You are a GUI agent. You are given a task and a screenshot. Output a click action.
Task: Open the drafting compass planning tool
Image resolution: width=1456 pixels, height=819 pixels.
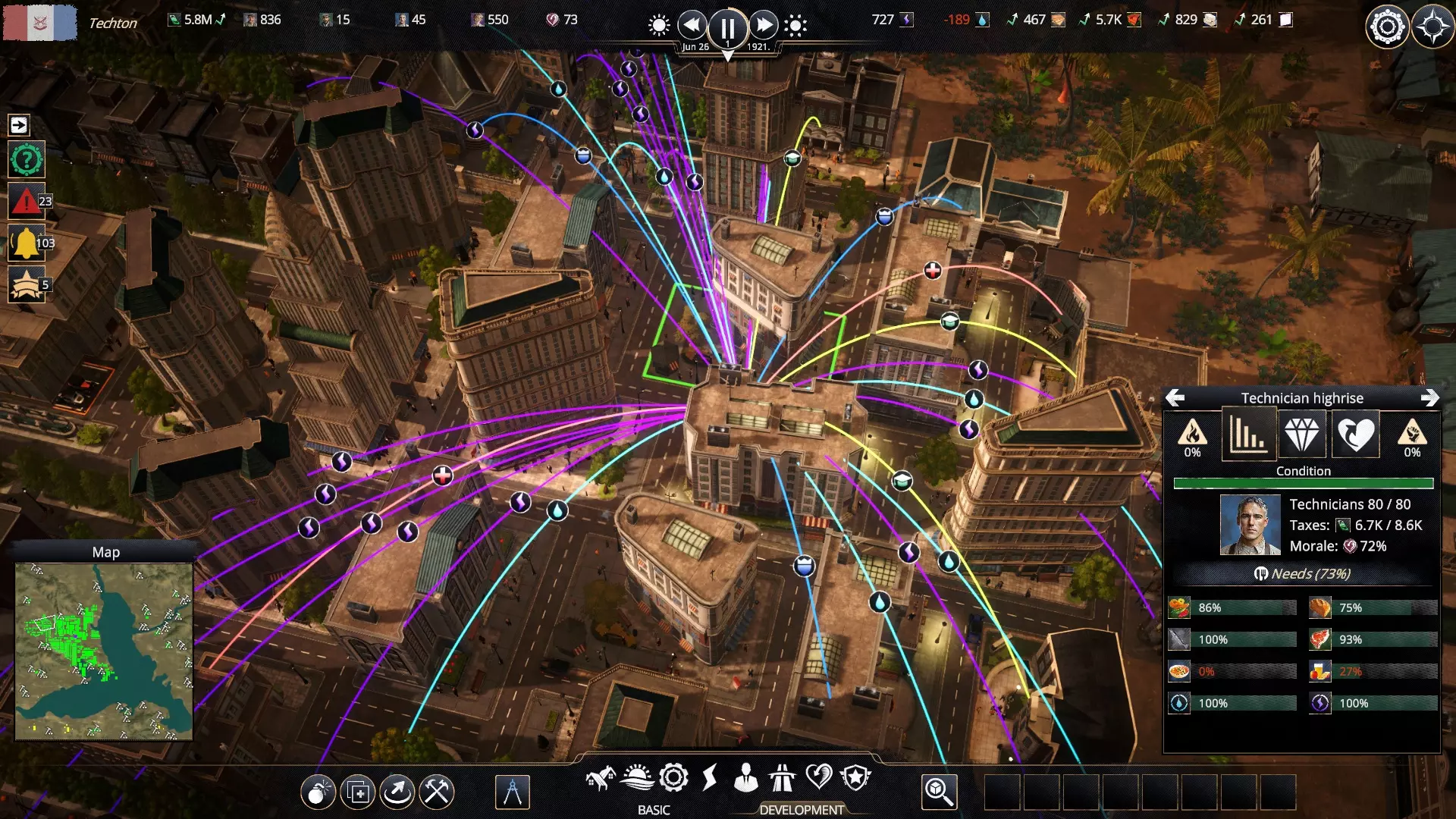512,792
